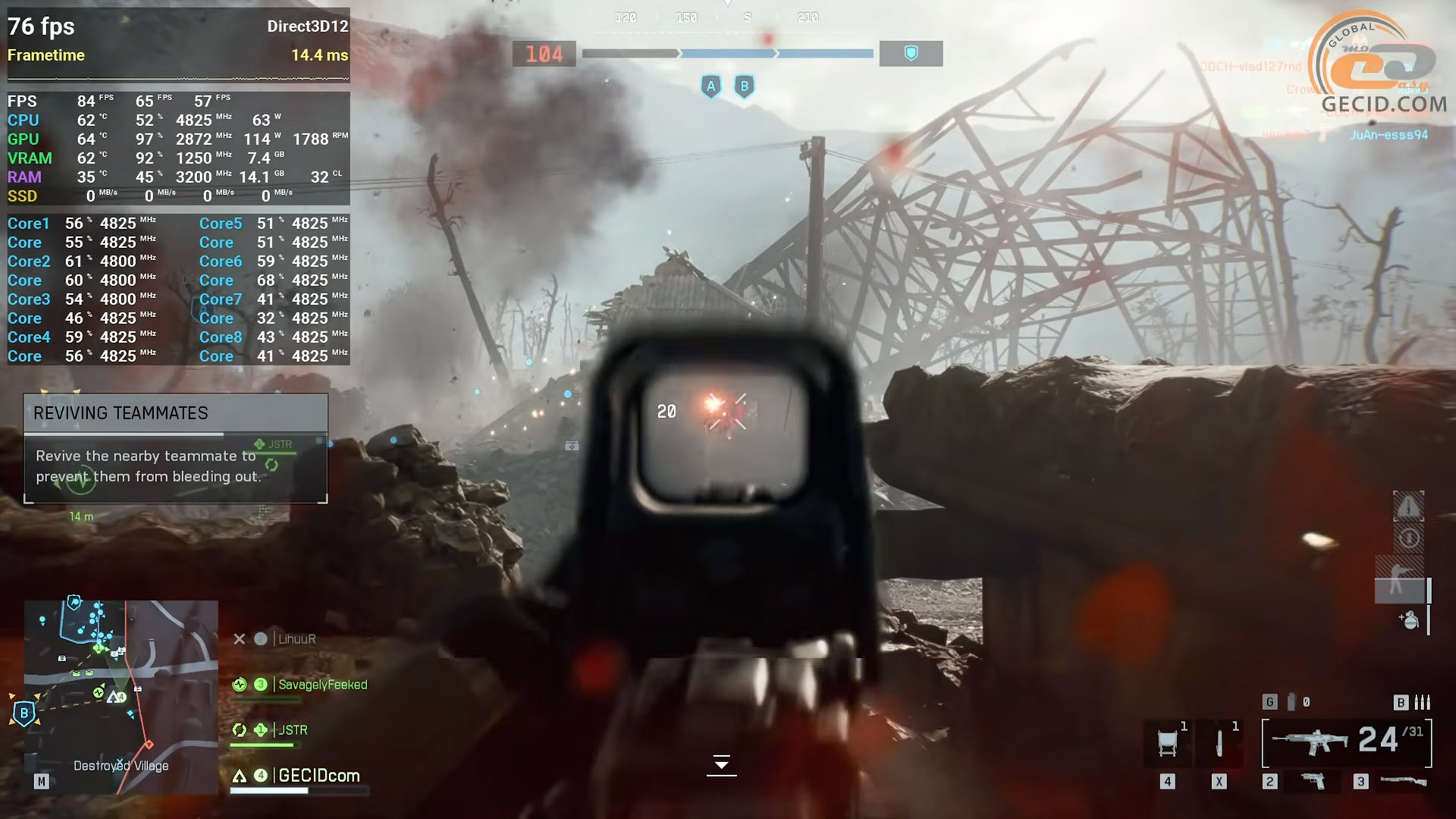Viewport: 1456px width, 819px height.
Task: Switch to the pistol sidearm icon
Action: (x=1313, y=781)
